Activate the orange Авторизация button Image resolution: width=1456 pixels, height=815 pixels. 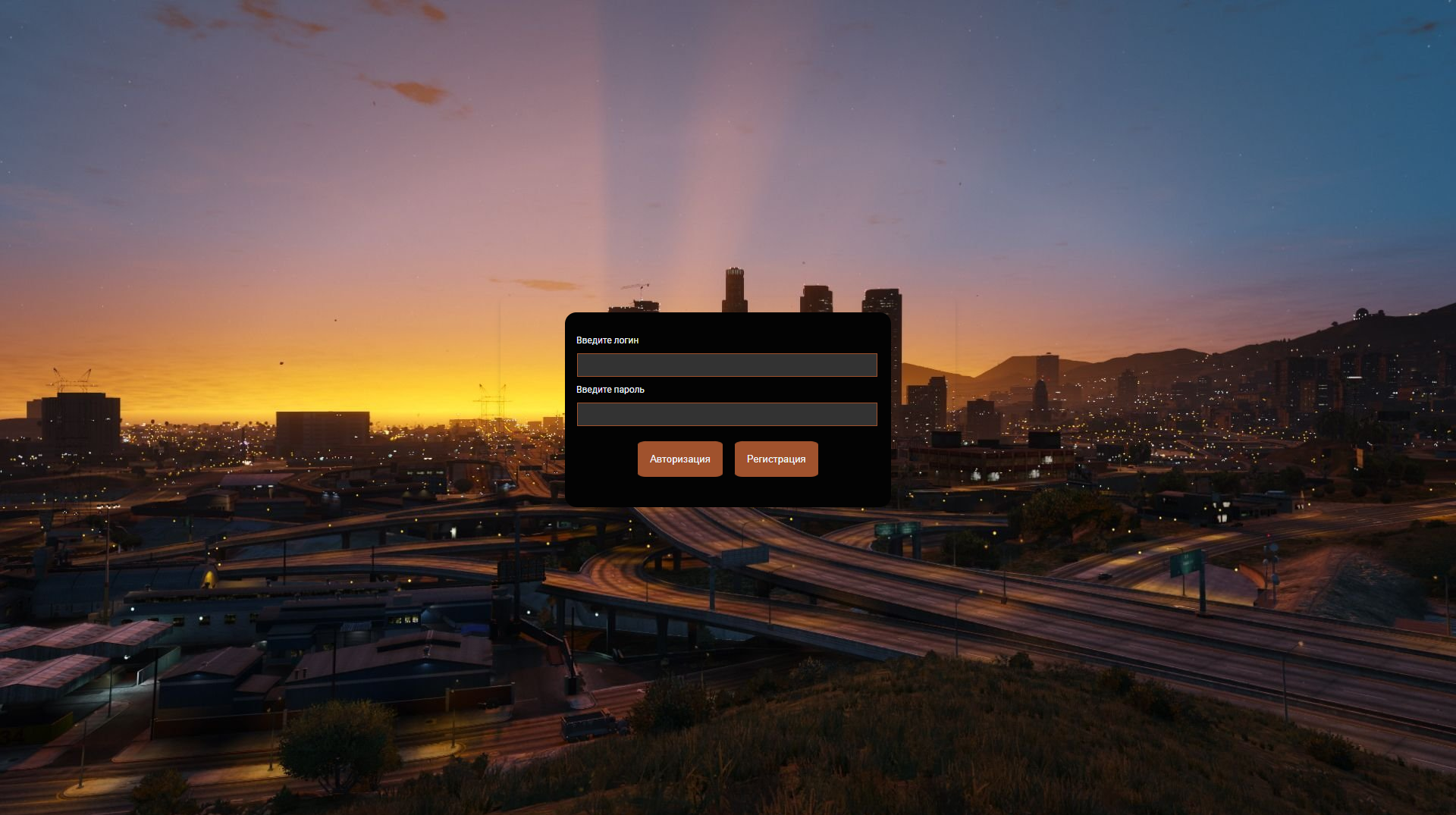point(679,459)
